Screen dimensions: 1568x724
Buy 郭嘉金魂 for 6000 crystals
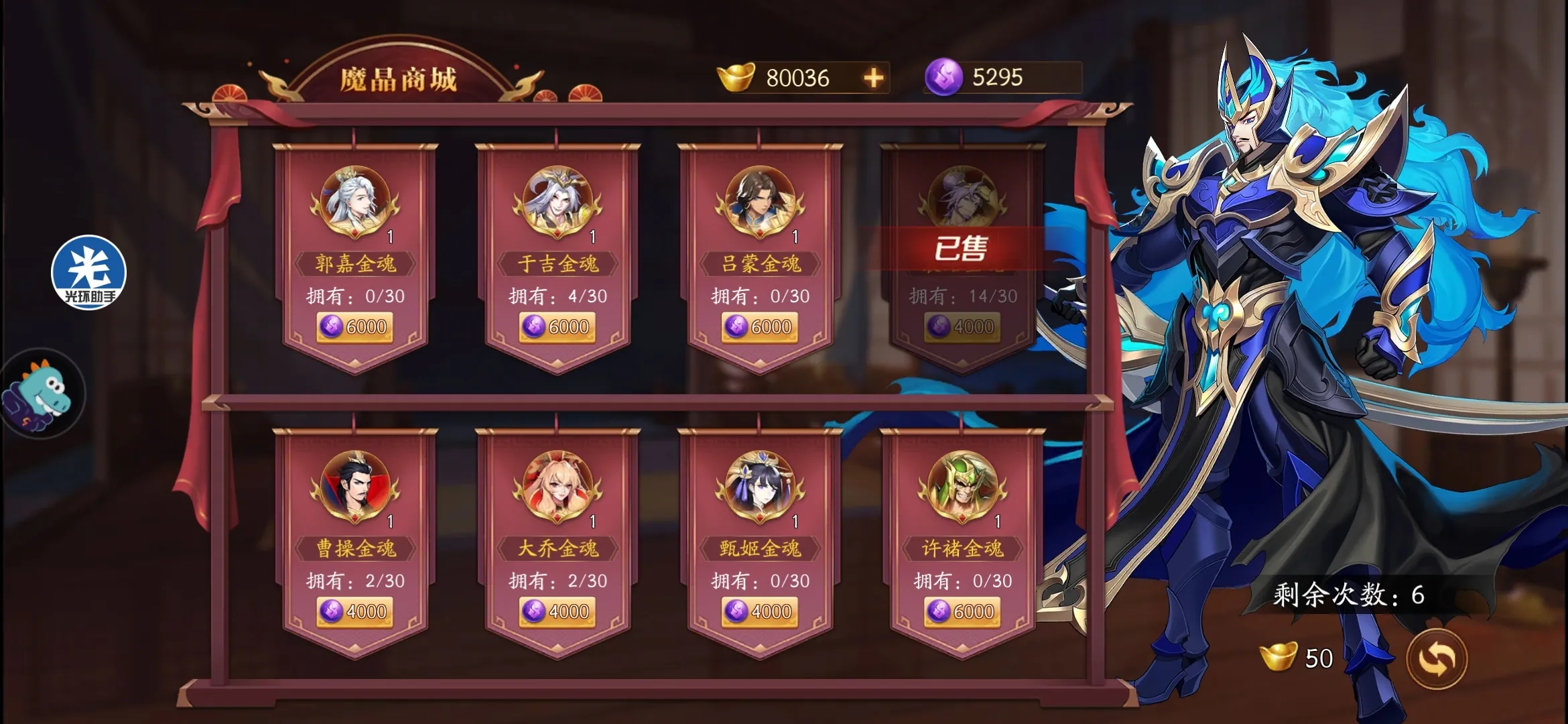click(x=354, y=326)
